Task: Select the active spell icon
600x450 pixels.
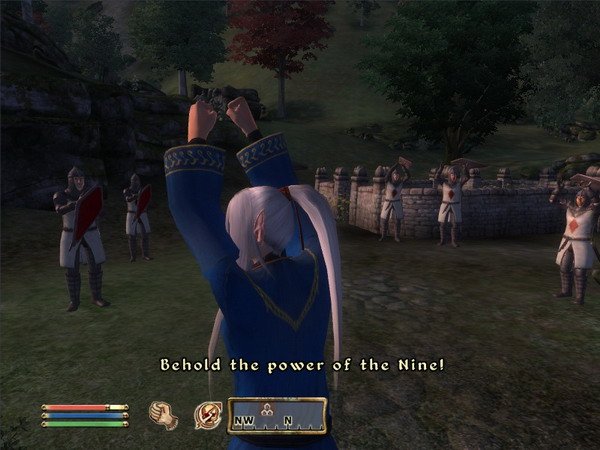Action: click(x=207, y=413)
